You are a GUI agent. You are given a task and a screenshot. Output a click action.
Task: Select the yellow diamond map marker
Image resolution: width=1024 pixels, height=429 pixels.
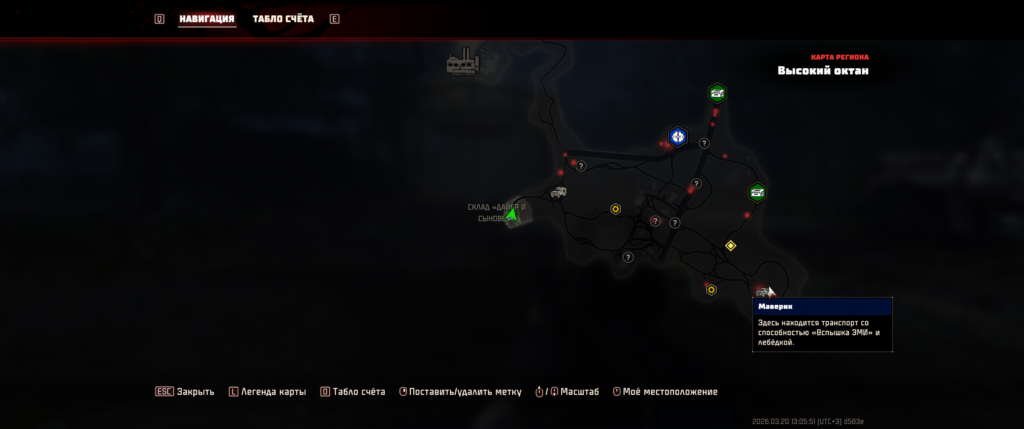(x=730, y=245)
